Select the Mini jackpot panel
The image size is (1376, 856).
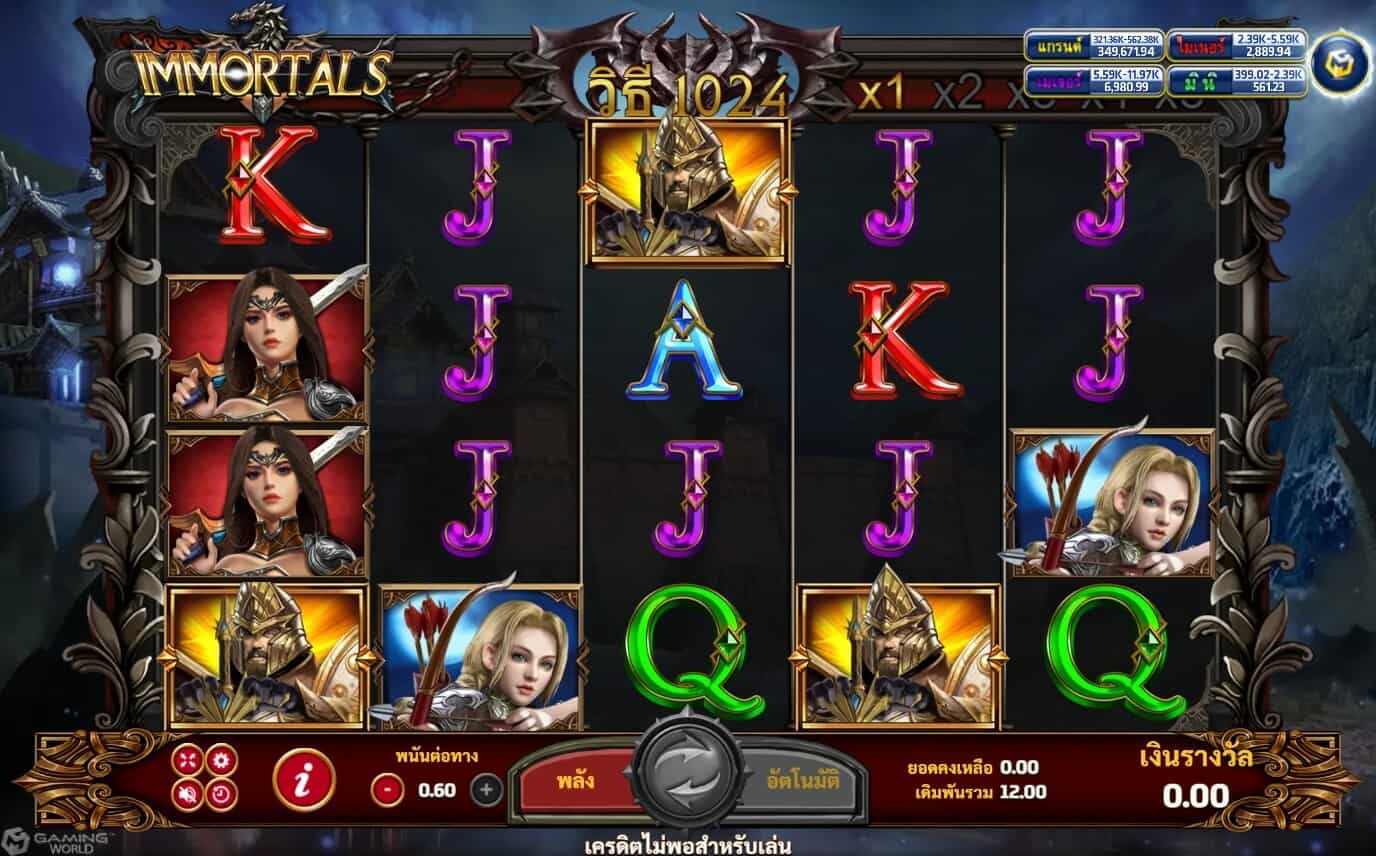(1237, 81)
